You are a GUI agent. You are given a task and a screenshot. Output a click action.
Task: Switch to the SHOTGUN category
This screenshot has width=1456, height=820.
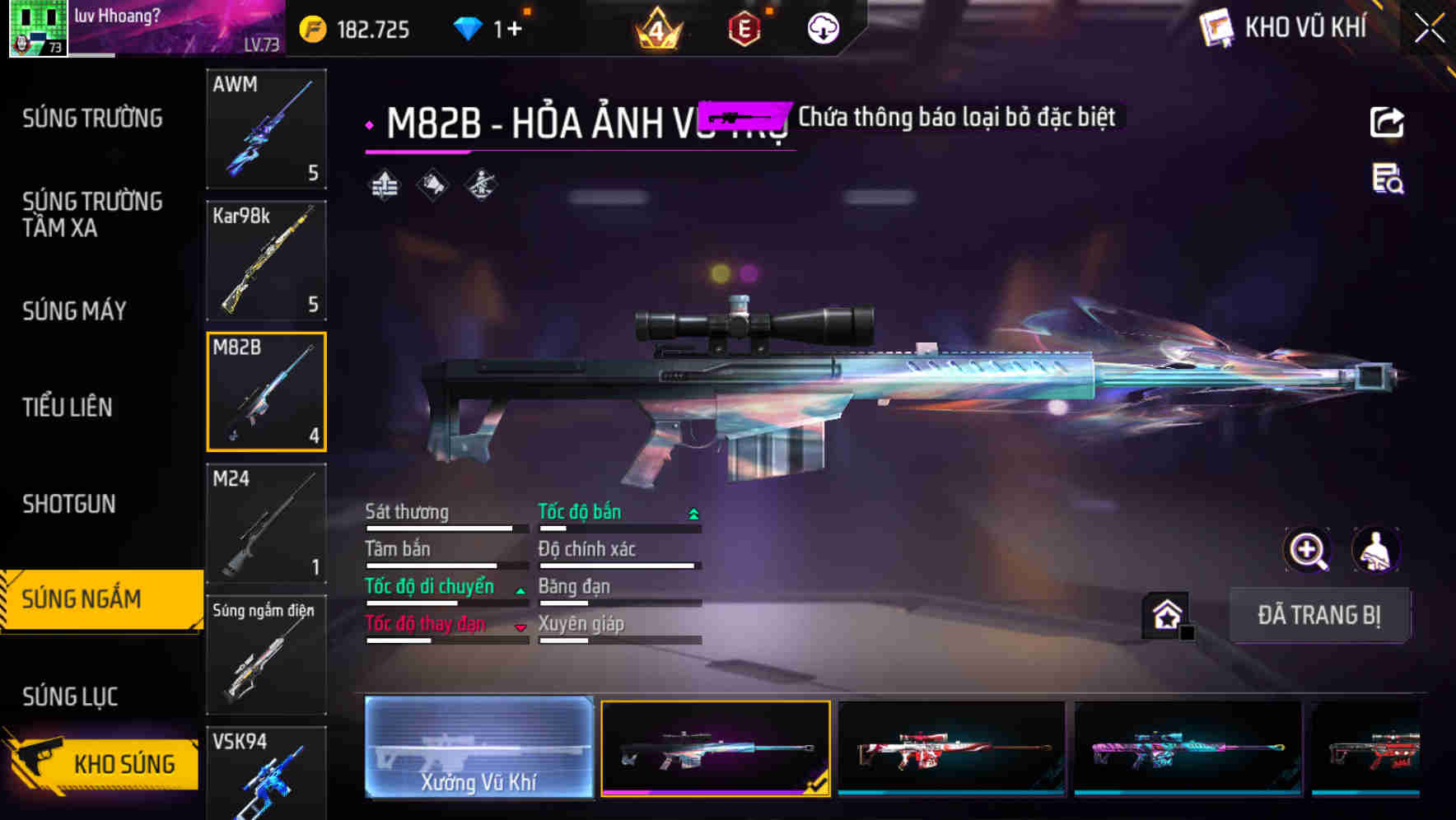point(68,503)
